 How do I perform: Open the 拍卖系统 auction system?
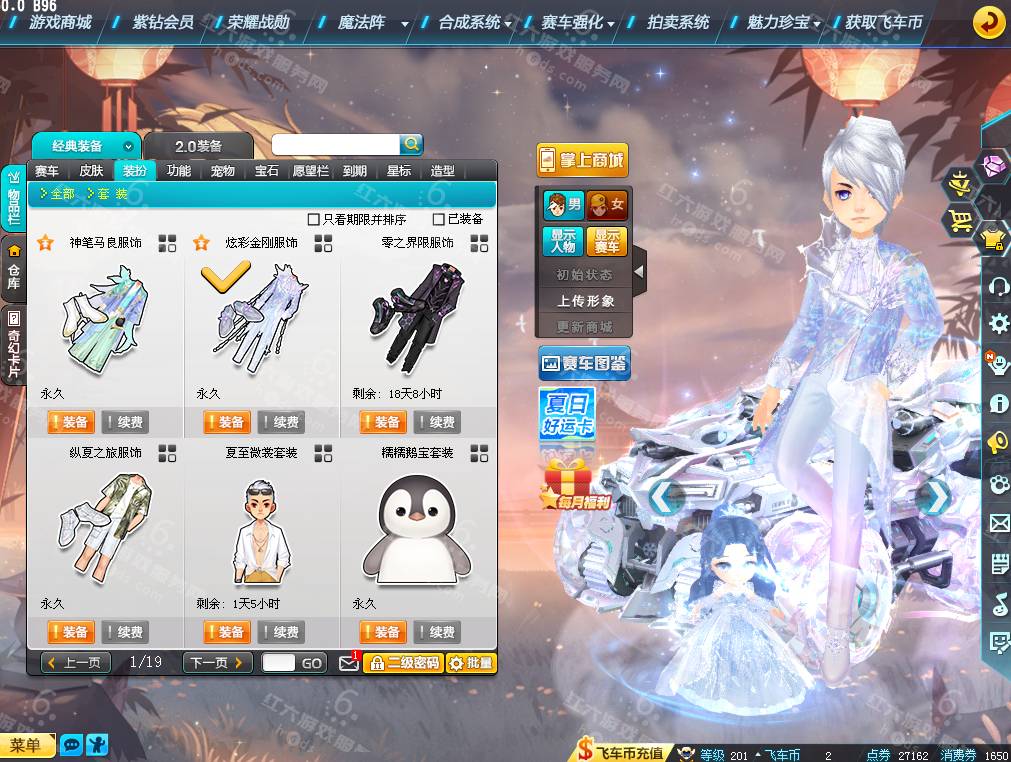(x=678, y=22)
